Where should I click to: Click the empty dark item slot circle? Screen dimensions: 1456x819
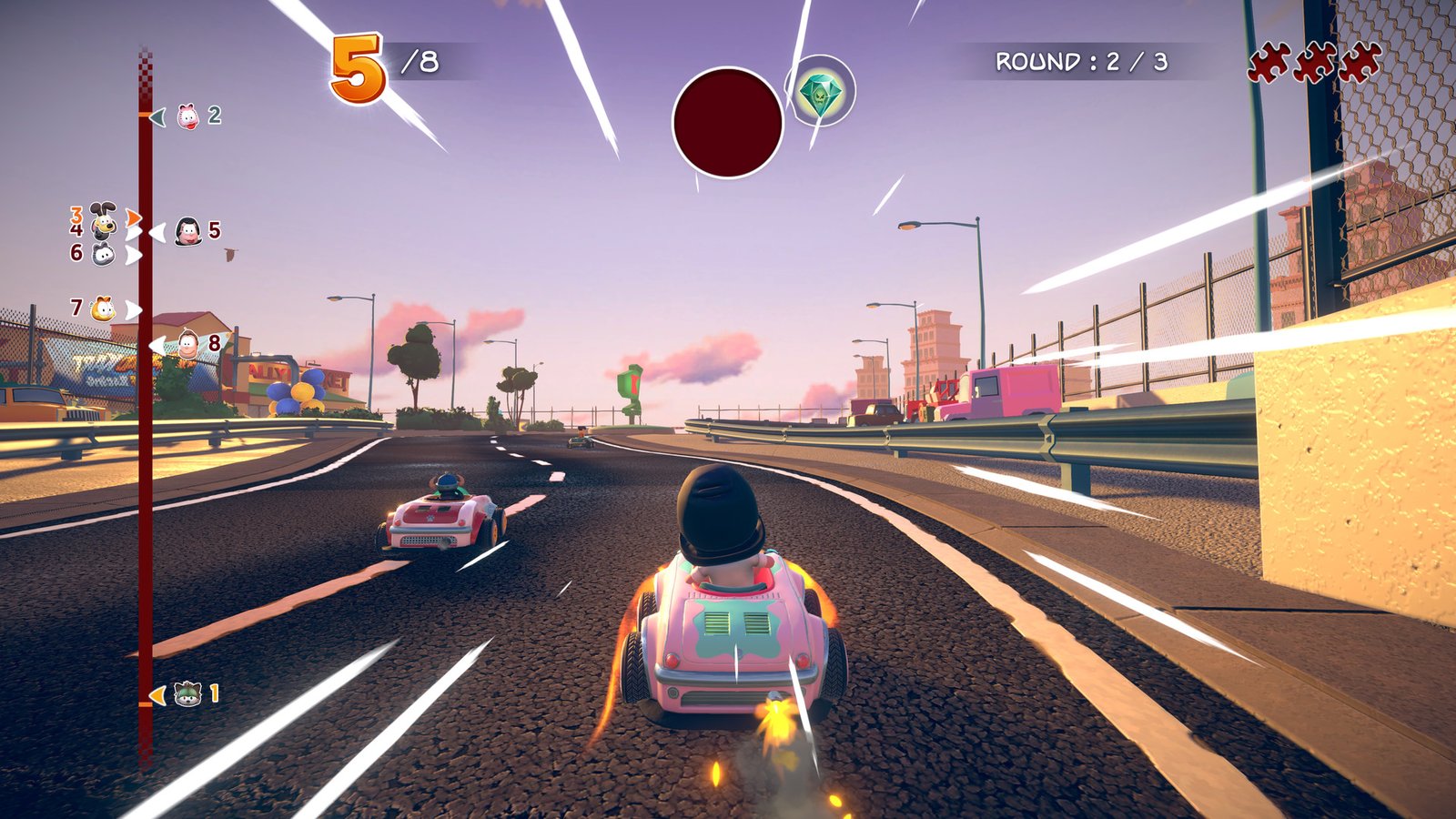(728, 123)
